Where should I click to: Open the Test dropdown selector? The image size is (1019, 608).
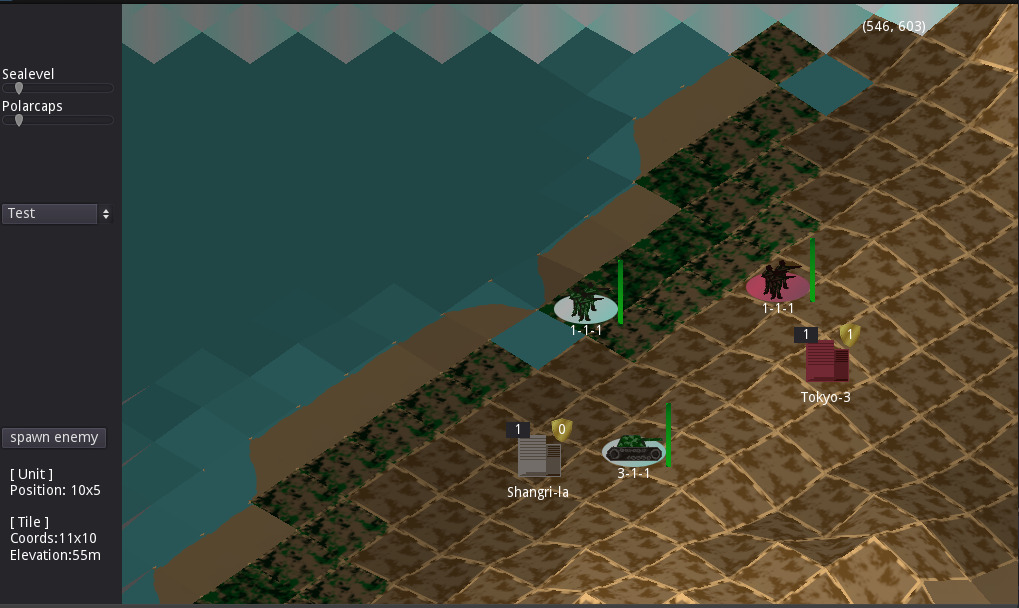point(57,214)
